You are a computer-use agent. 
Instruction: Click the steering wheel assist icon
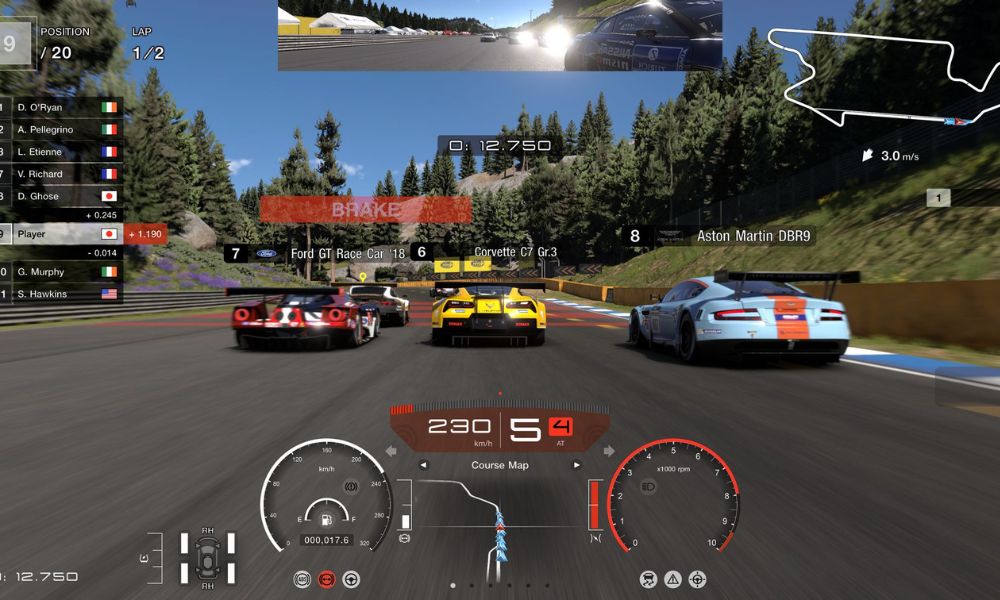(351, 579)
